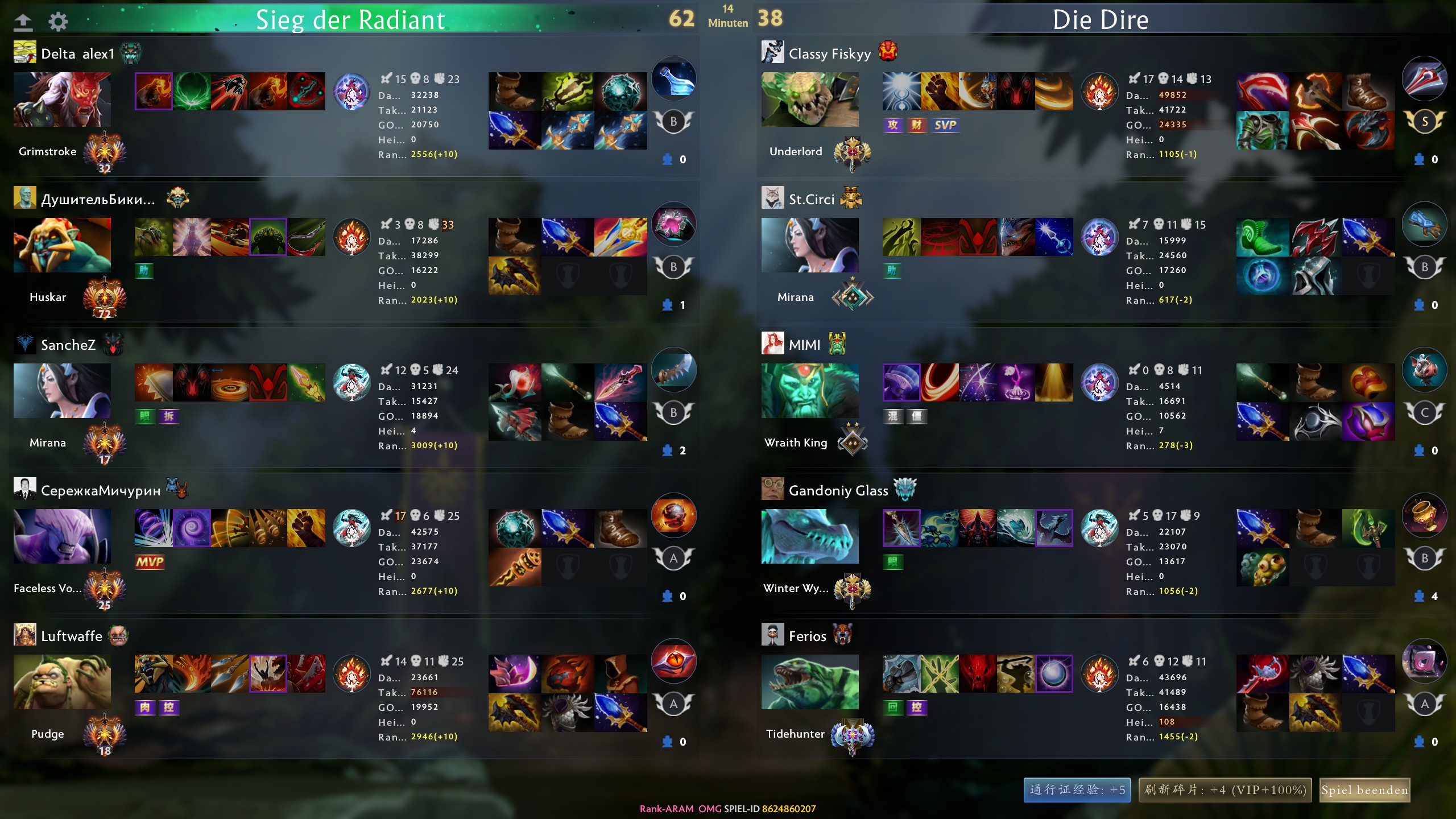This screenshot has width=1456, height=819.
Task: Click the blue 通行证经验: +5 button
Action: point(1077,790)
